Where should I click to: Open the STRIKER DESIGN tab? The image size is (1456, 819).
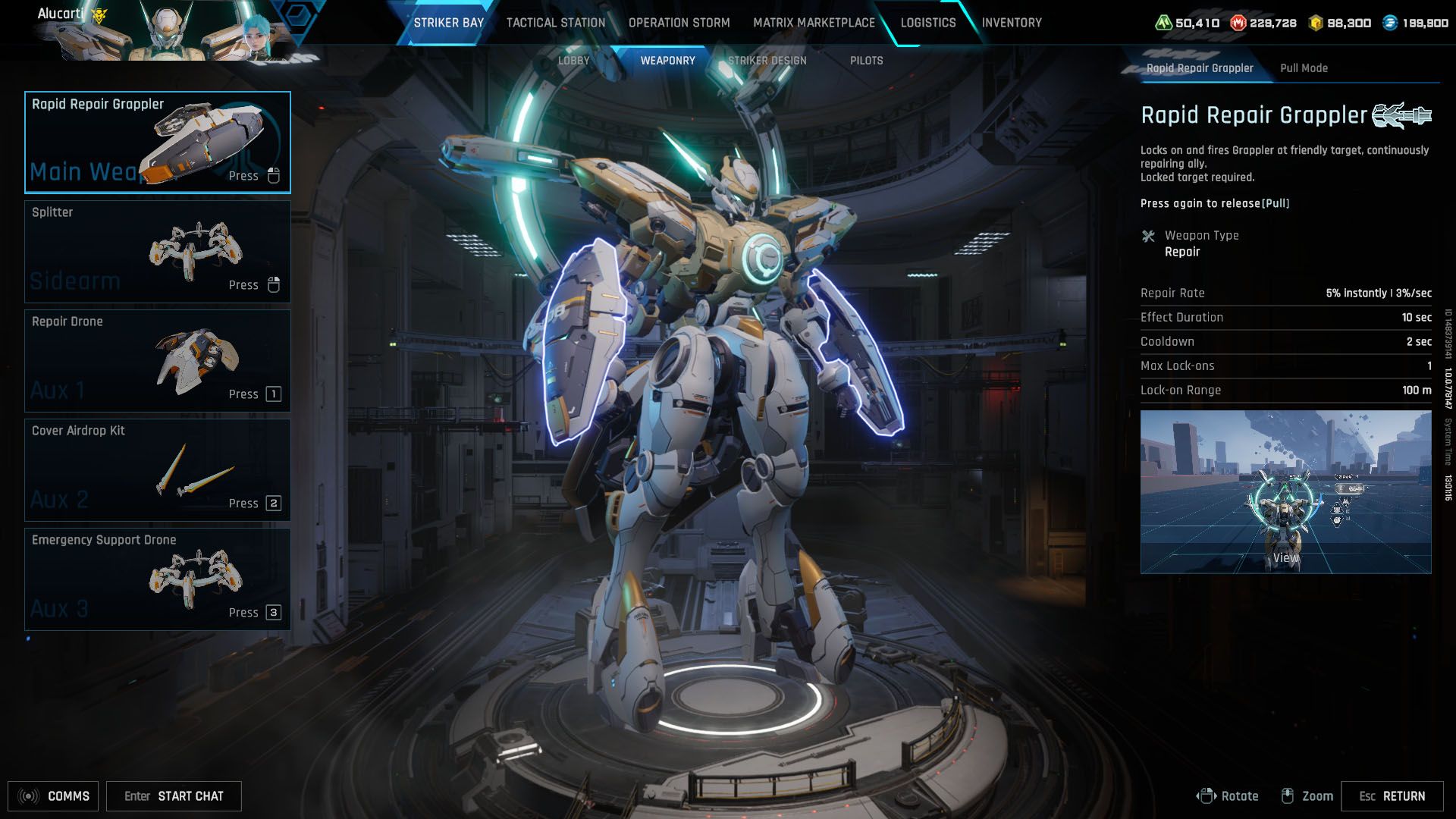(x=767, y=60)
